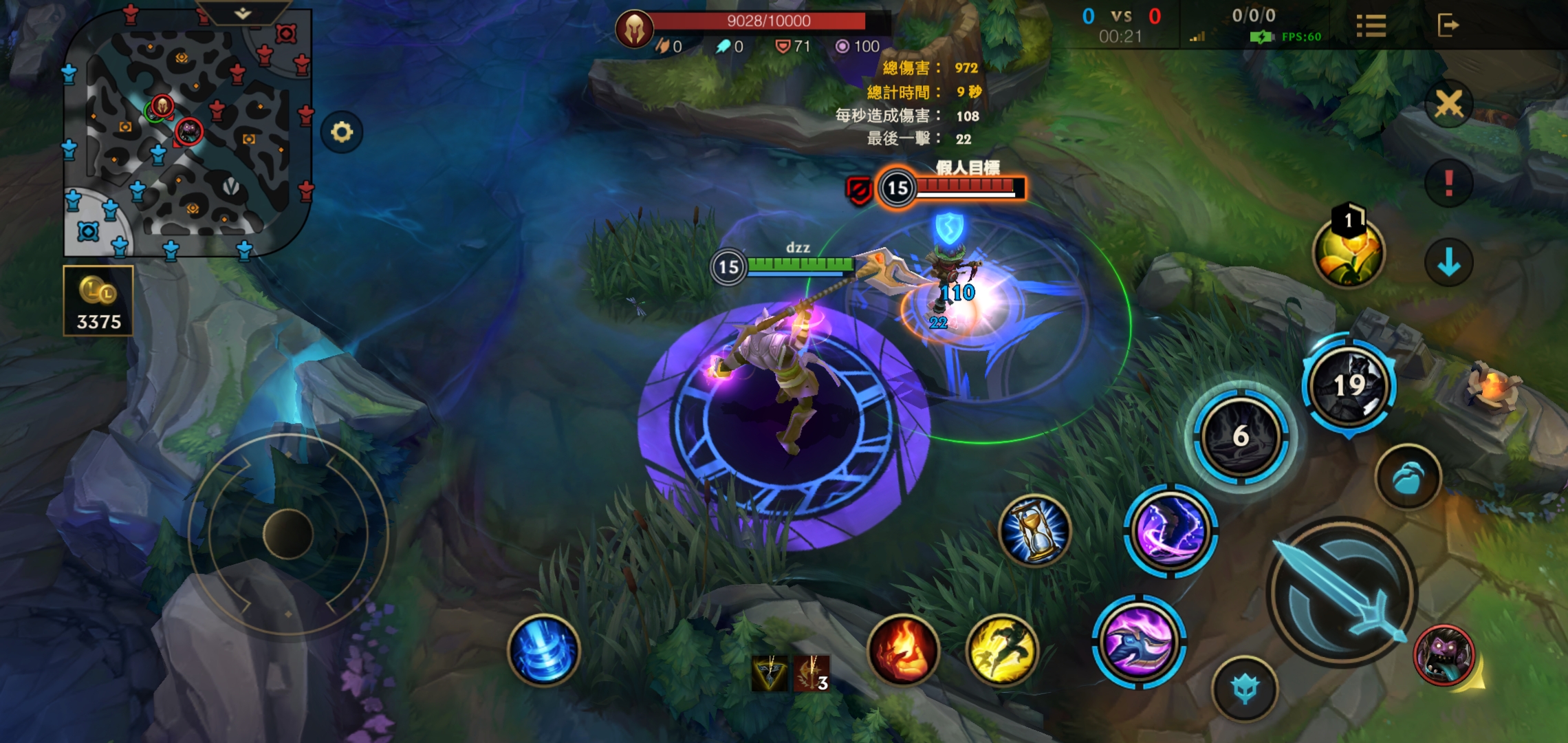Target the enemy champion portrait
Screen dimensions: 1568x743
point(1444,656)
